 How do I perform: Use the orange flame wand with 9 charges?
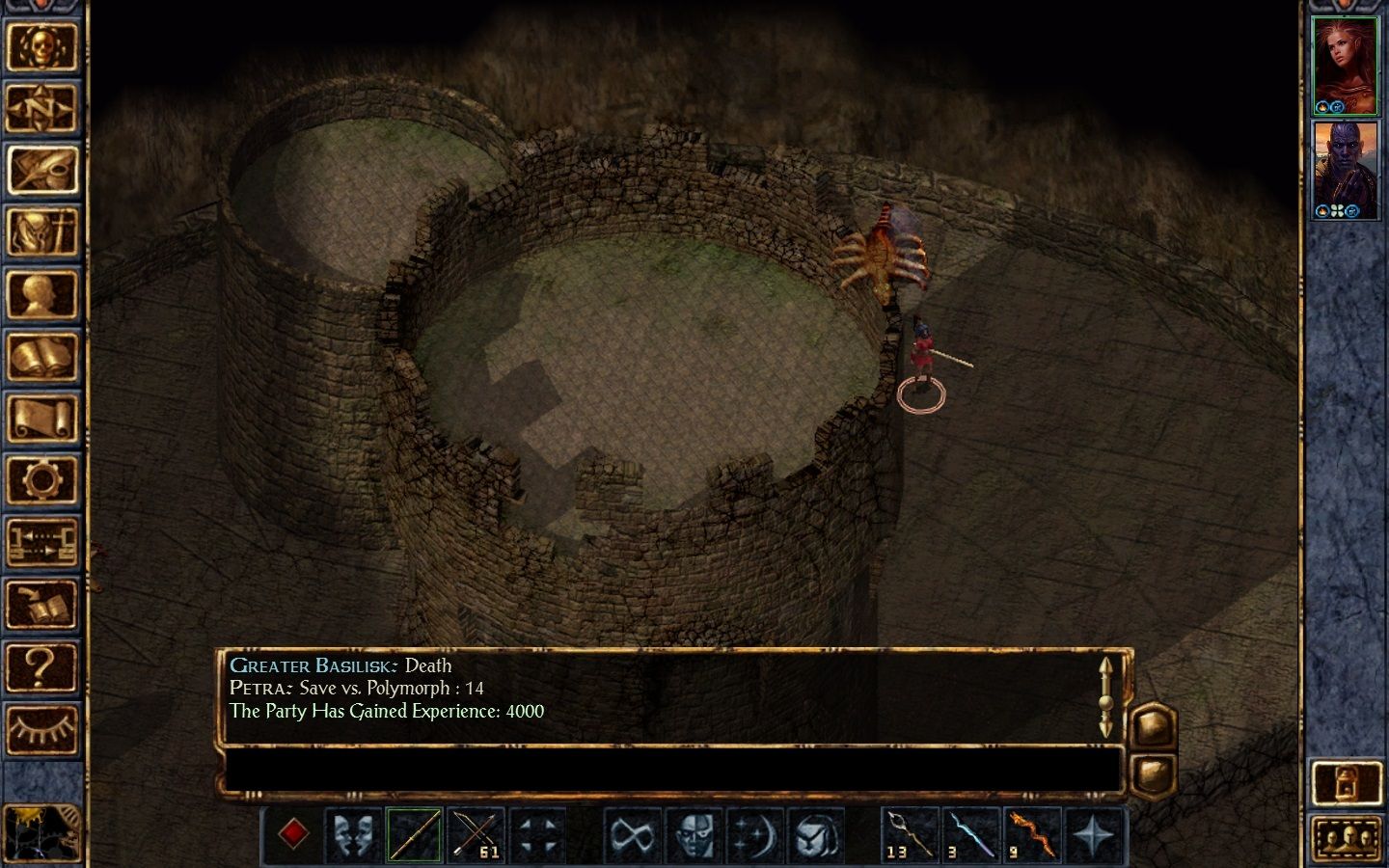(x=1031, y=833)
